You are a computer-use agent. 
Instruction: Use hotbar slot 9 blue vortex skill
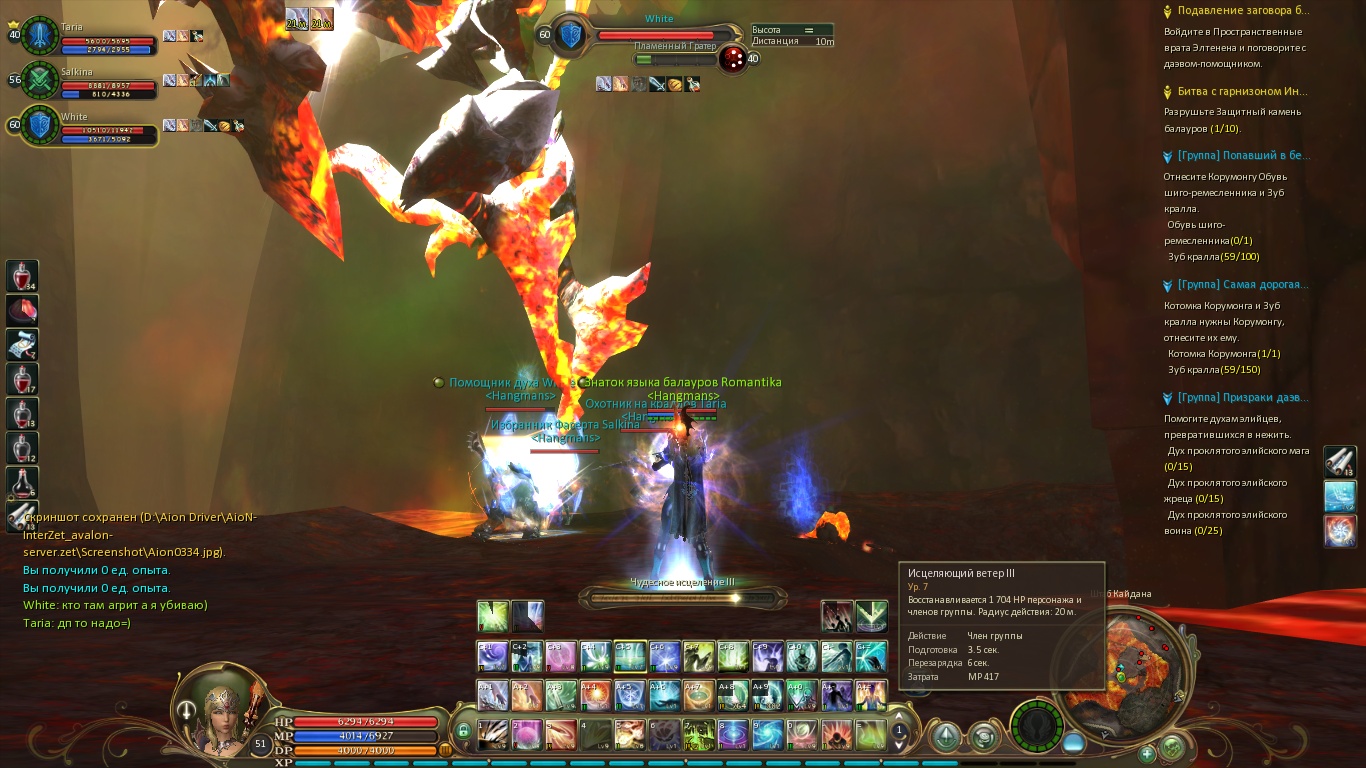tap(767, 735)
